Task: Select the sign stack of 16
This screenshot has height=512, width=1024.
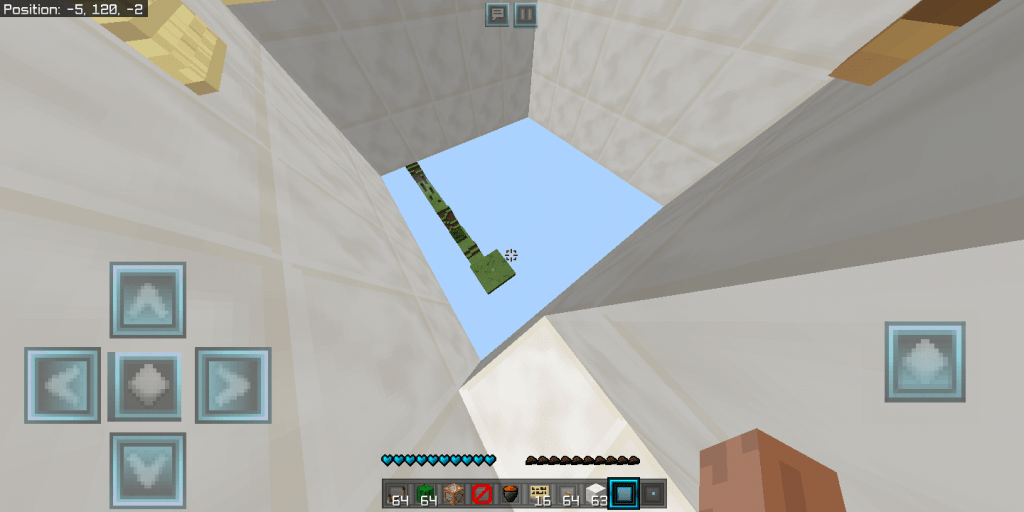Action: [540, 493]
